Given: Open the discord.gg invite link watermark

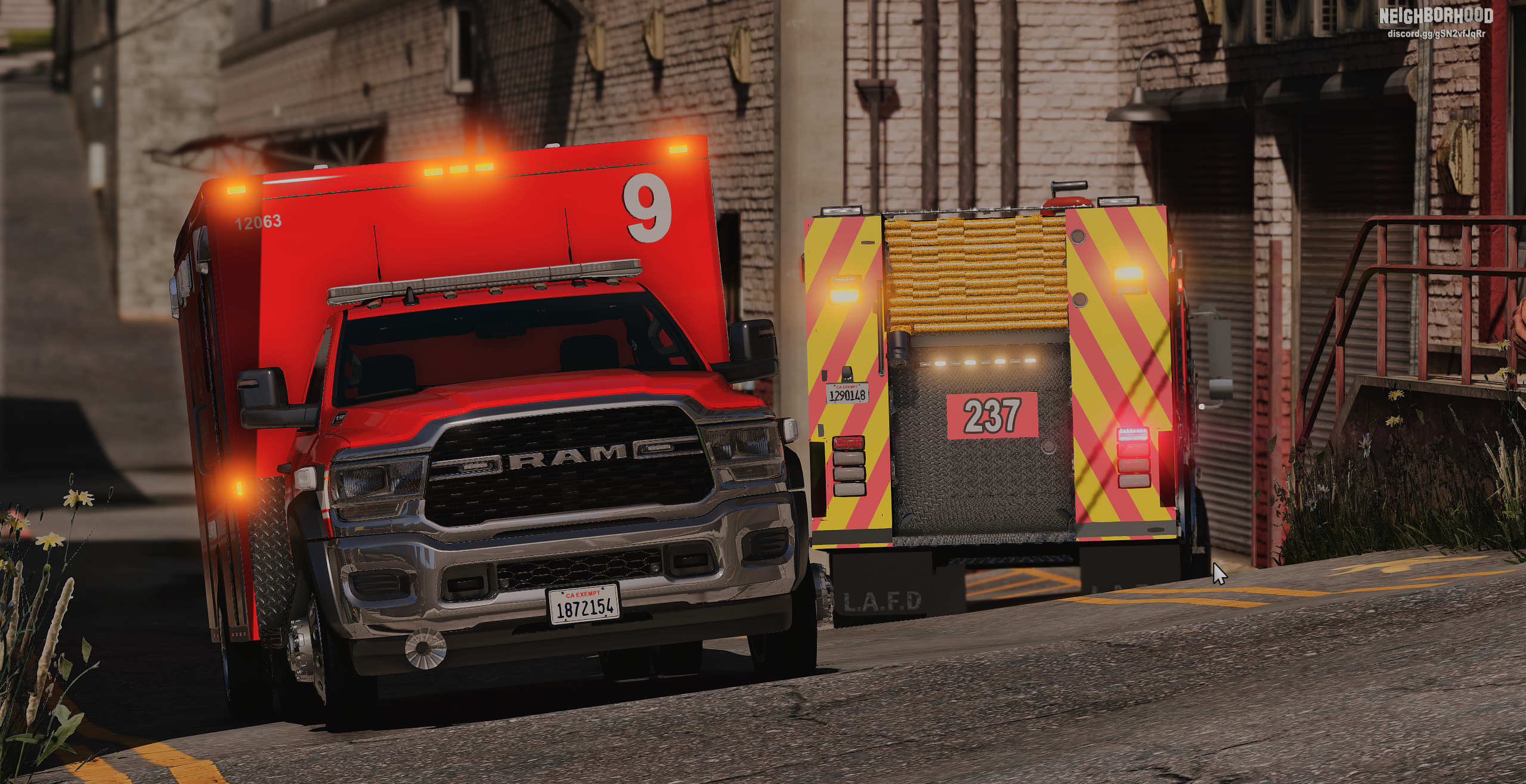Looking at the screenshot, I should point(1435,33).
